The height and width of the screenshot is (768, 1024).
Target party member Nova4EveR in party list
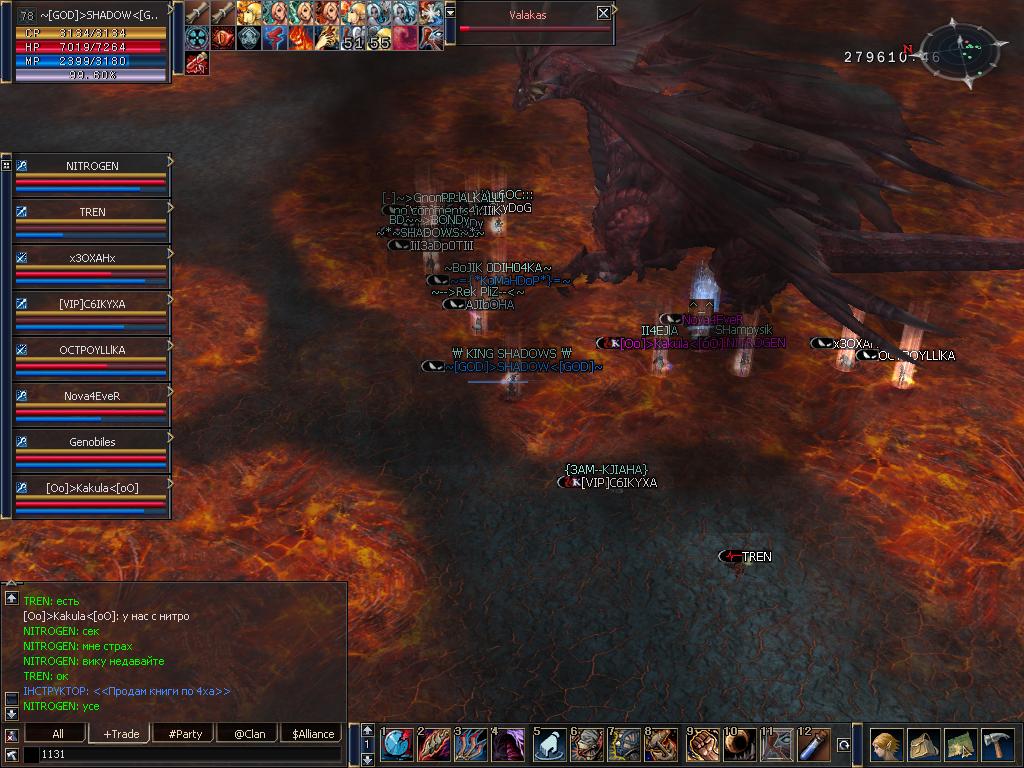point(92,396)
